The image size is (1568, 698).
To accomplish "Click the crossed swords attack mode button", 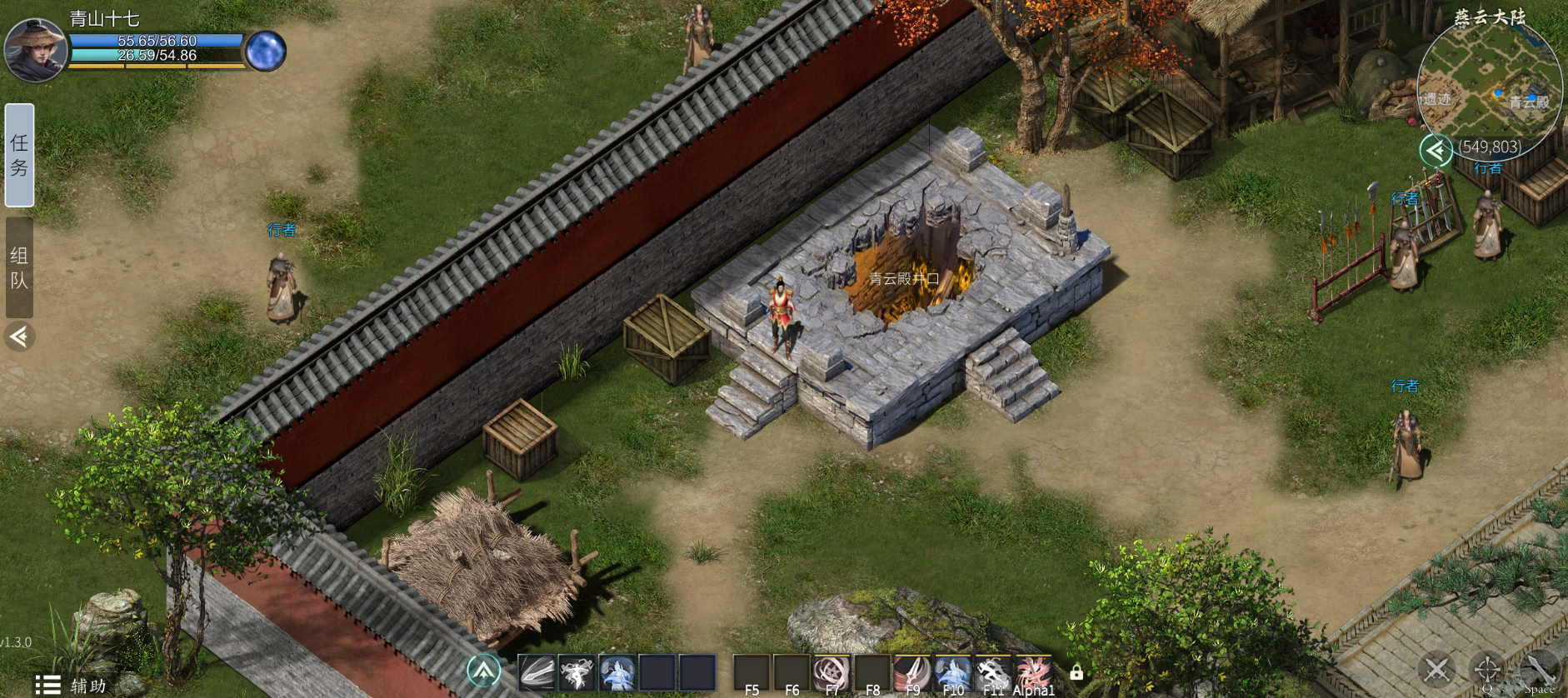I will (1437, 669).
